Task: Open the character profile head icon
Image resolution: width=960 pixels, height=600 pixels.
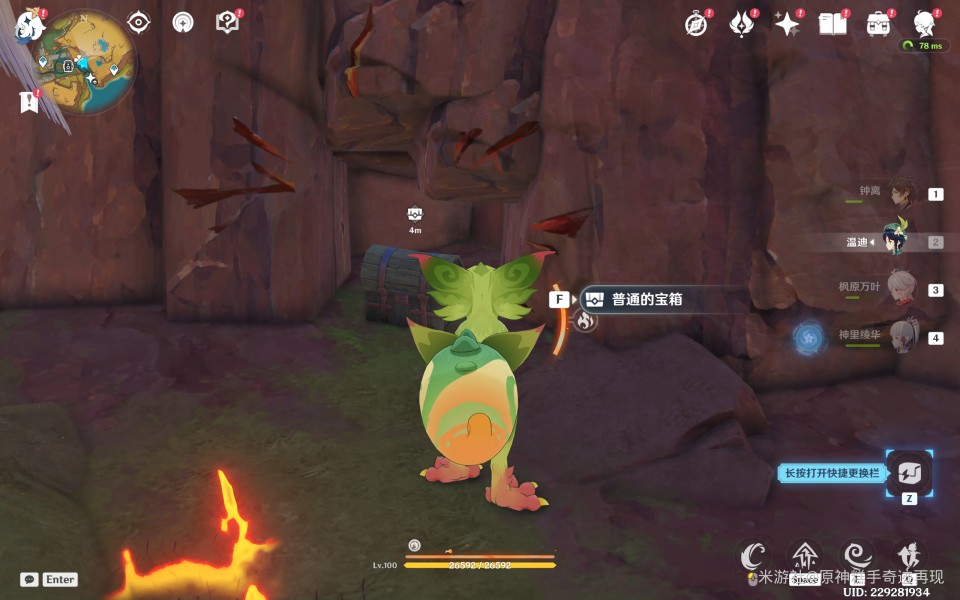Action: [925, 24]
